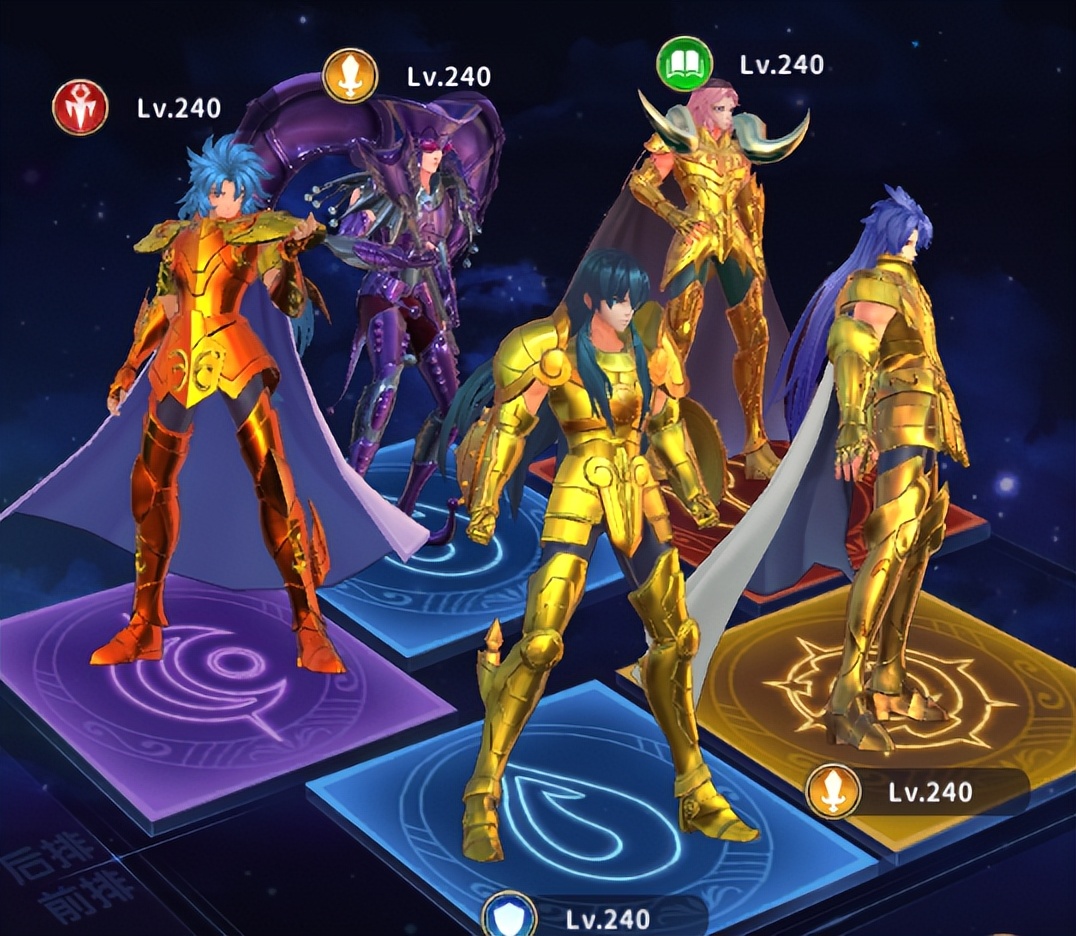Click the red class emblem icon

tap(80, 108)
